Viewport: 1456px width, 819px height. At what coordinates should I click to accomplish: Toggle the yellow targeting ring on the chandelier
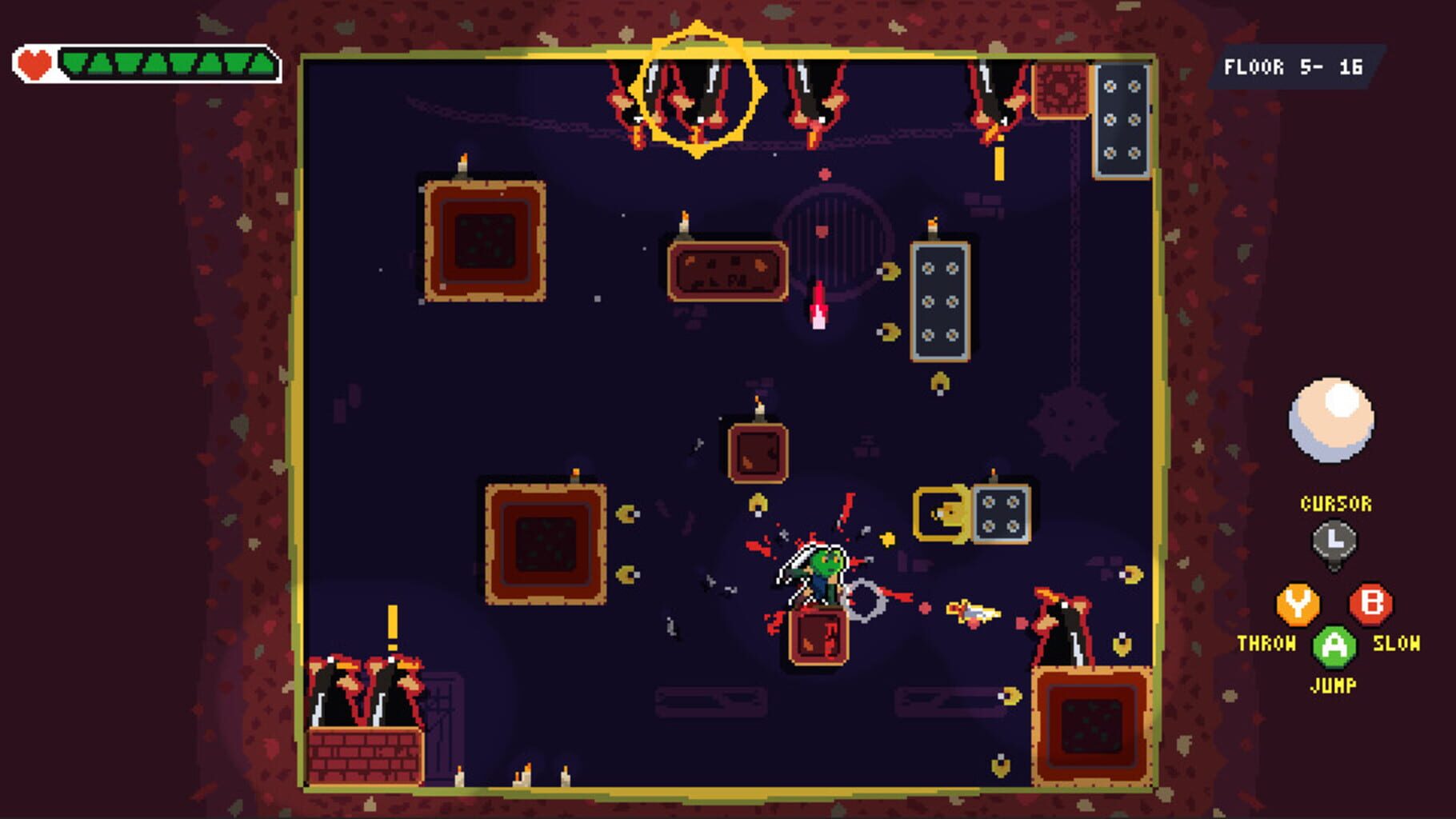tap(698, 88)
